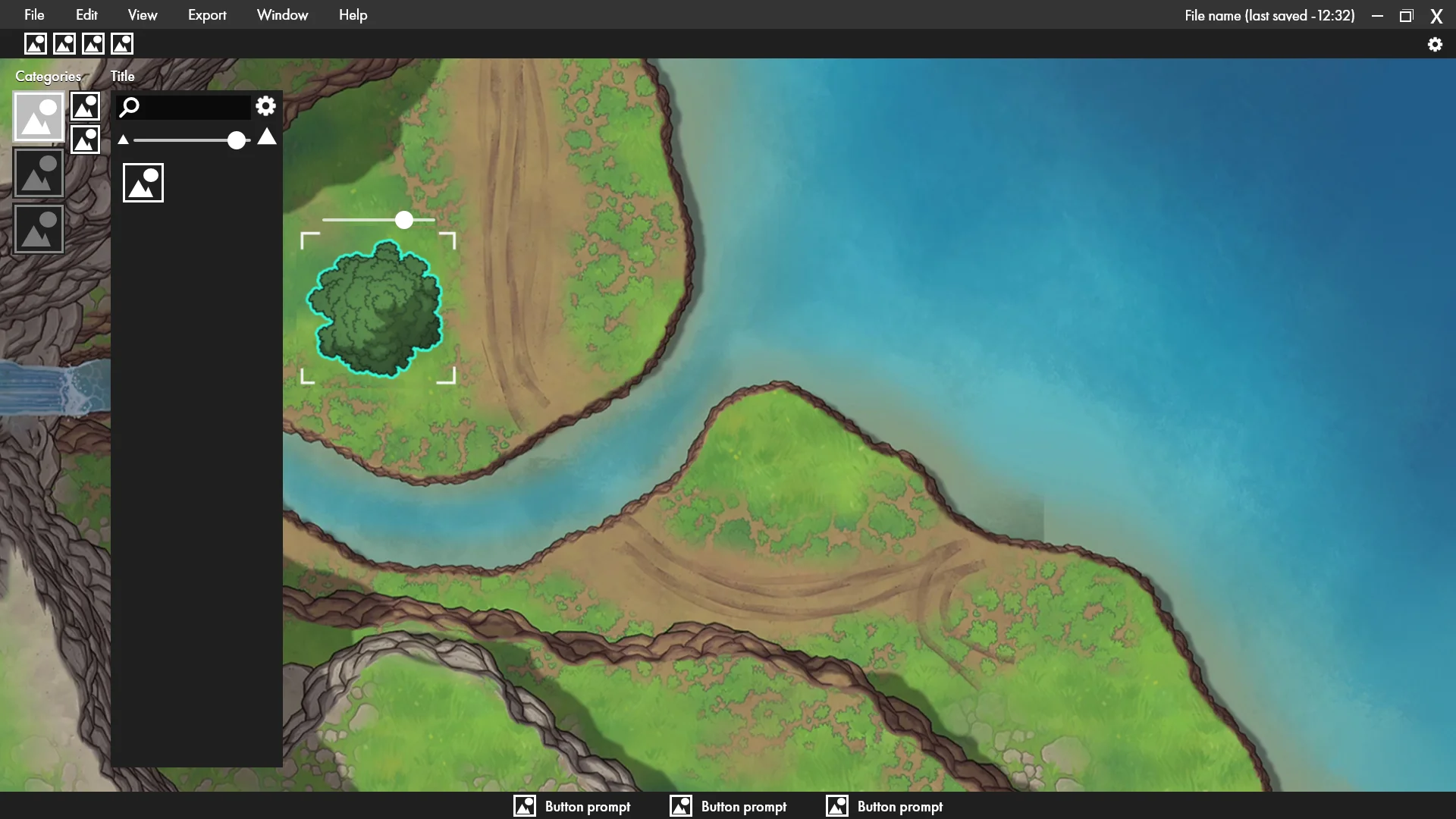
Task: Click the fourth image icon in the top toolbar
Action: [121, 43]
